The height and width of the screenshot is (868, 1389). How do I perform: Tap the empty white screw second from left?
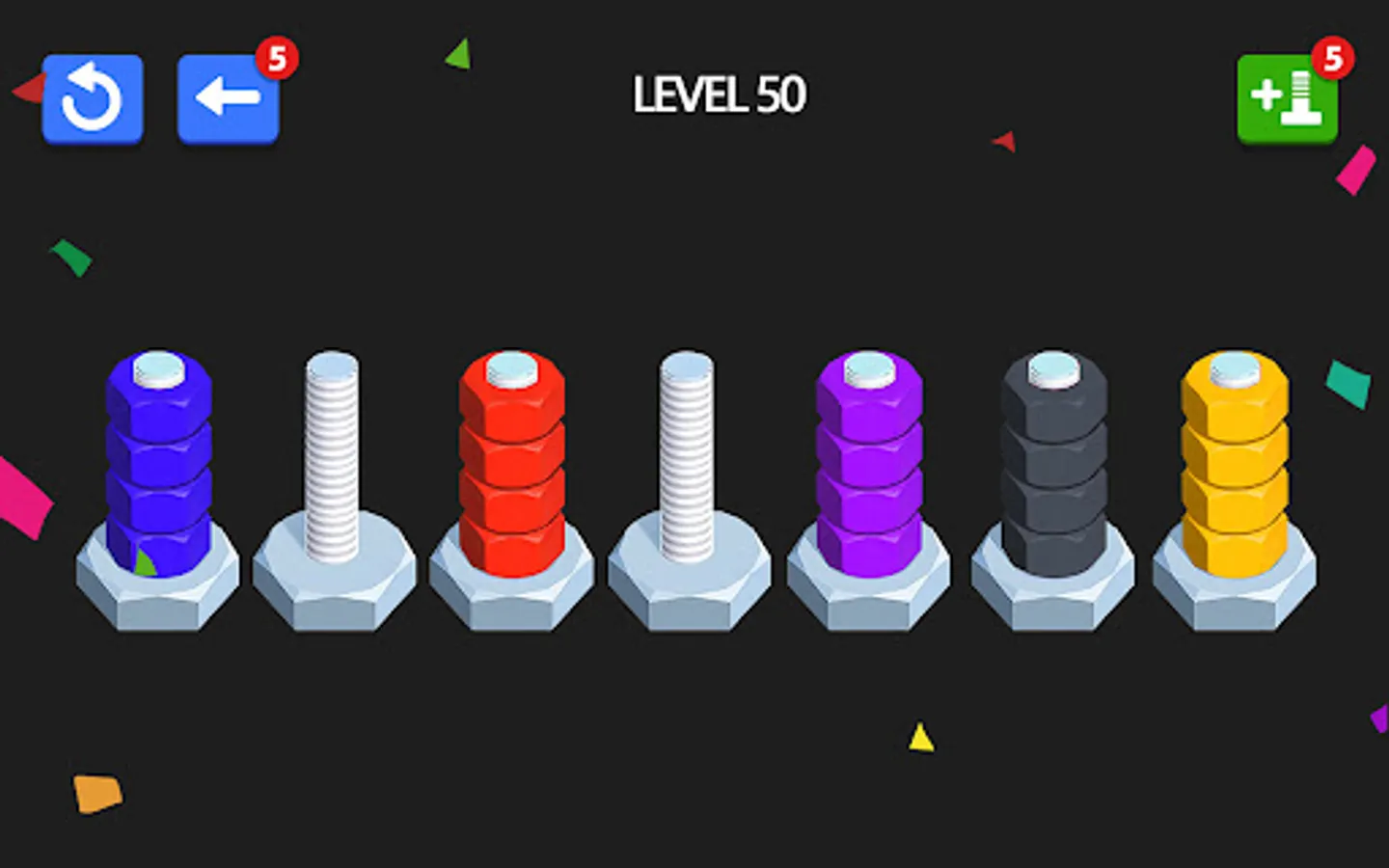(x=331, y=453)
